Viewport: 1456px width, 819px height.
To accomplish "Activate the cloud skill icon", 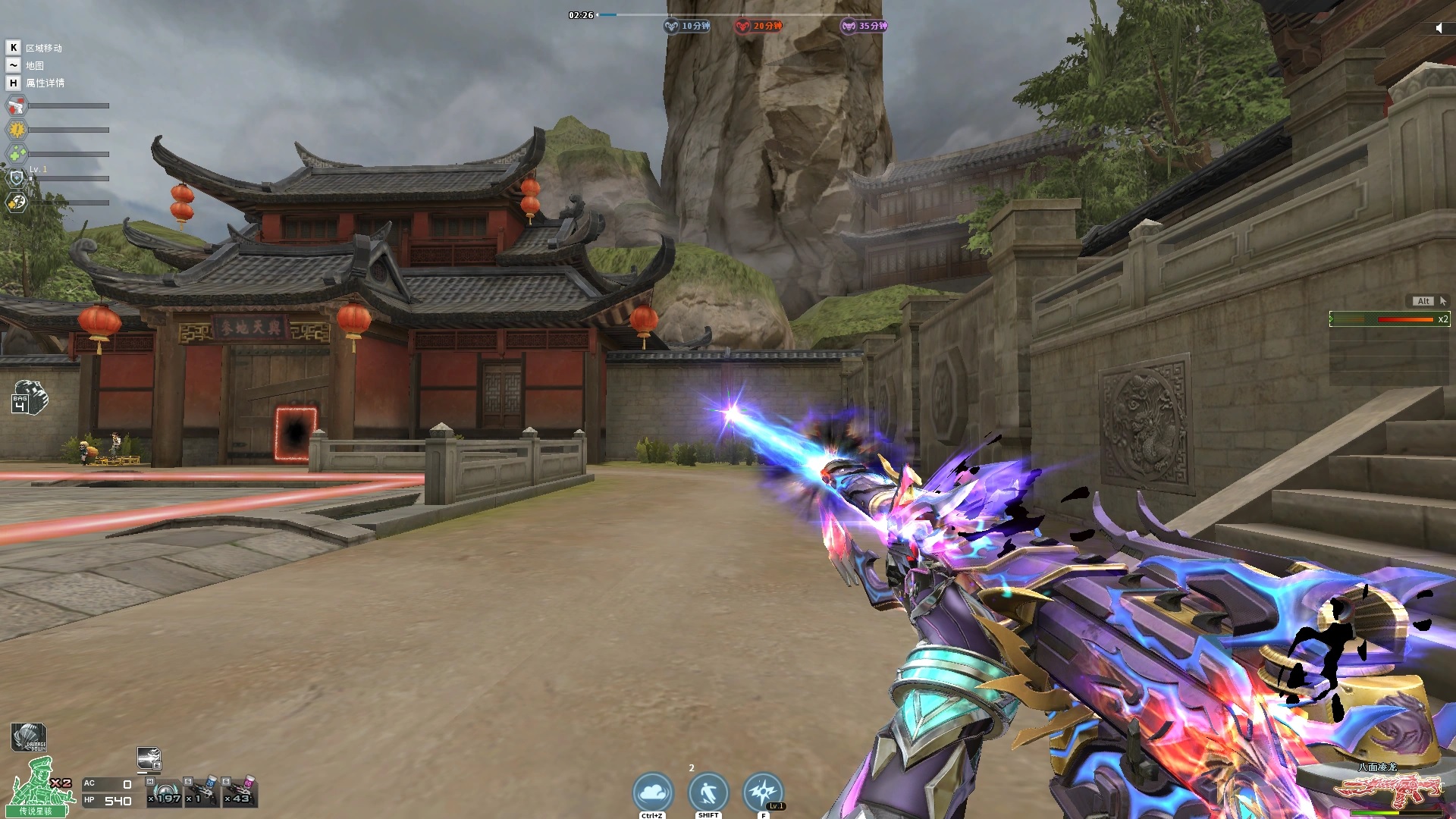I will tap(653, 792).
